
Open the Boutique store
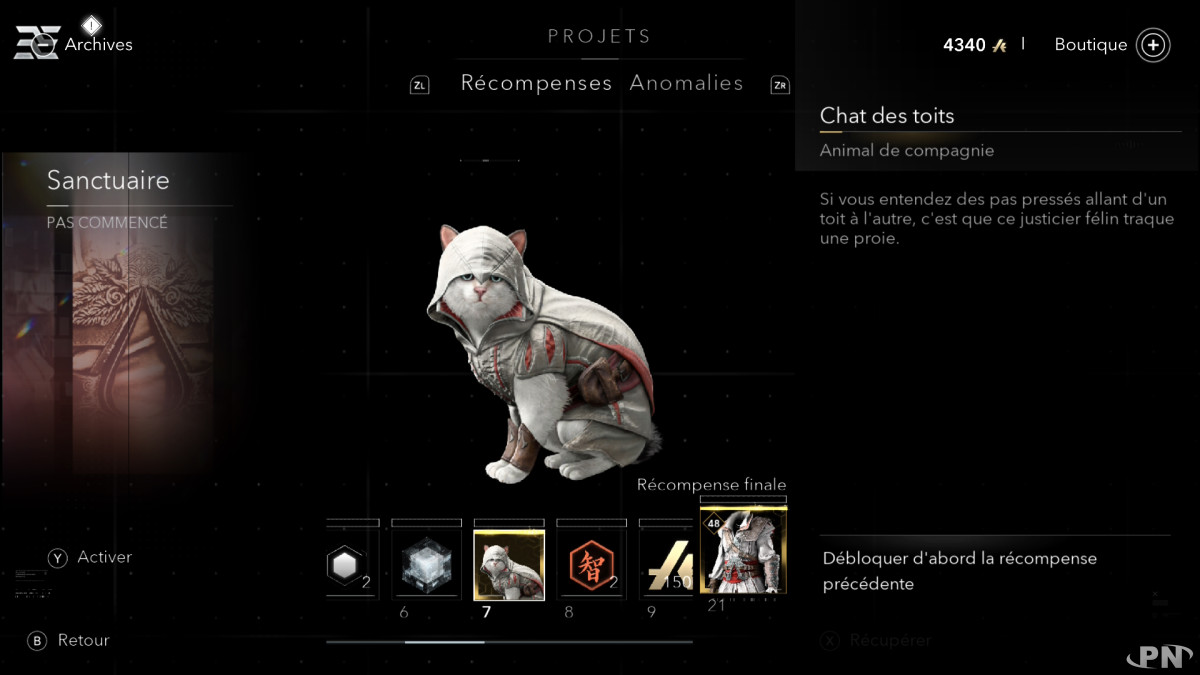pyautogui.click(x=1111, y=45)
